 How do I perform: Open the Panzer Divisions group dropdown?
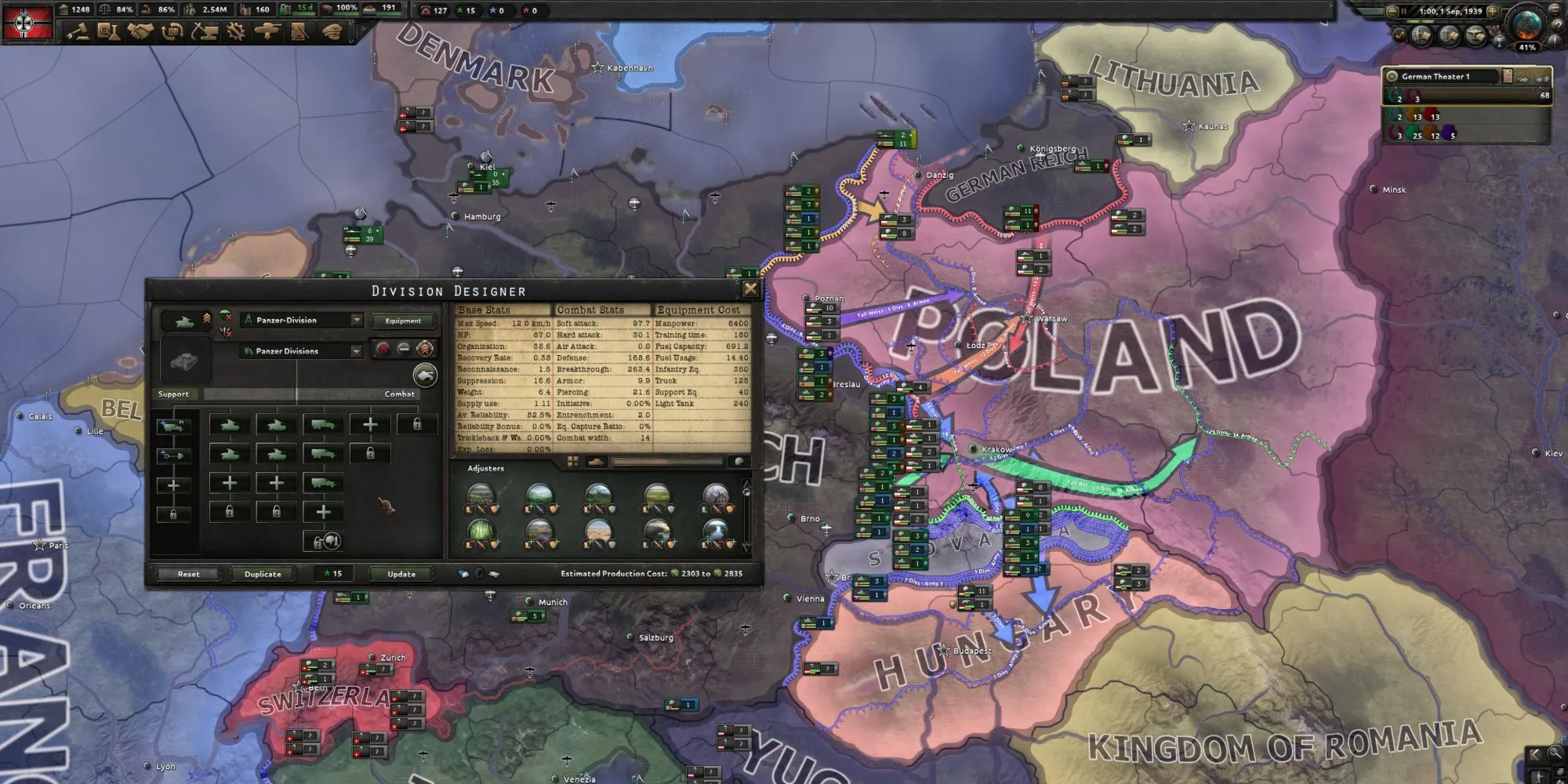coord(357,351)
